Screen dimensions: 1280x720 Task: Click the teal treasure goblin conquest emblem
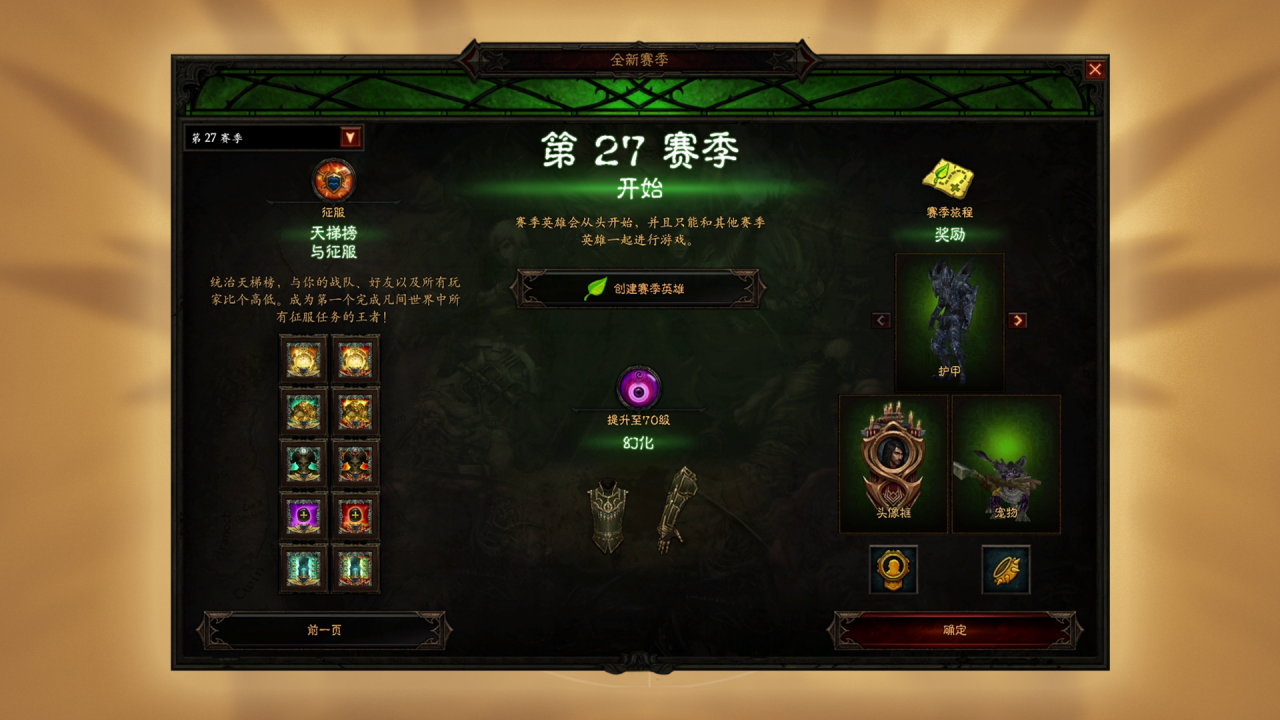(302, 412)
